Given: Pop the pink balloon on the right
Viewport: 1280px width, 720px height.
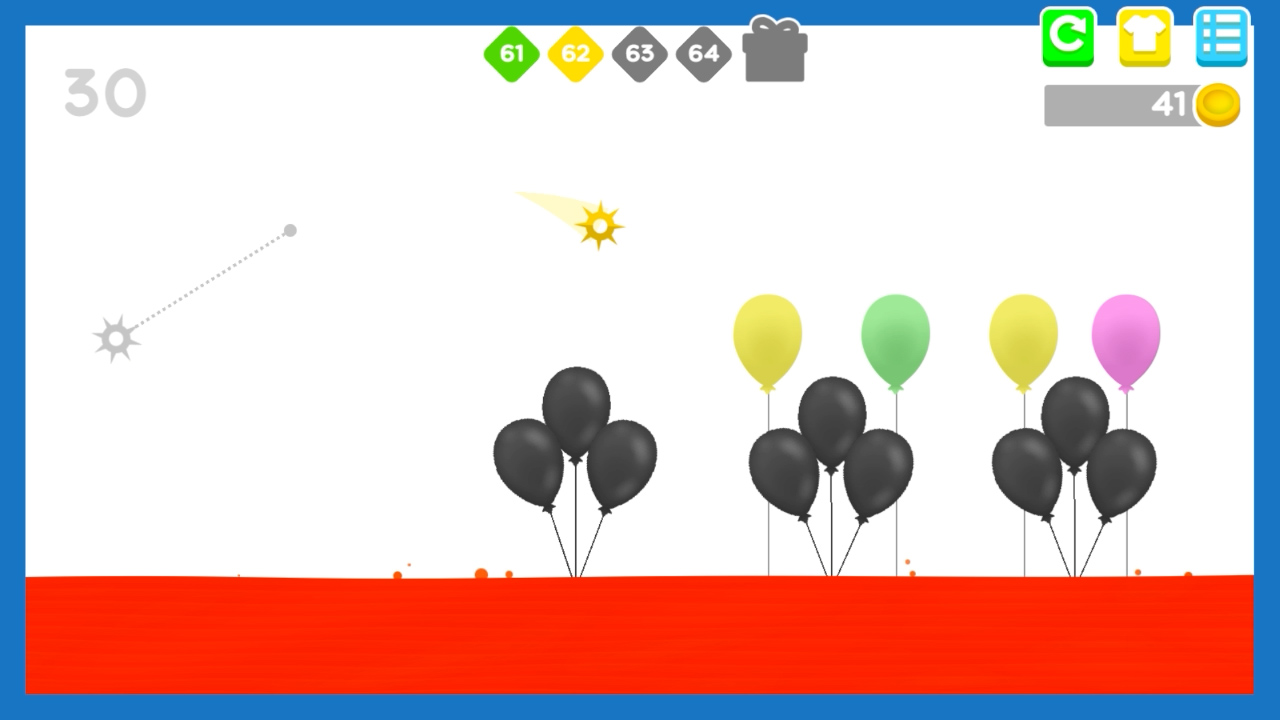Looking at the screenshot, I should (x=1128, y=340).
